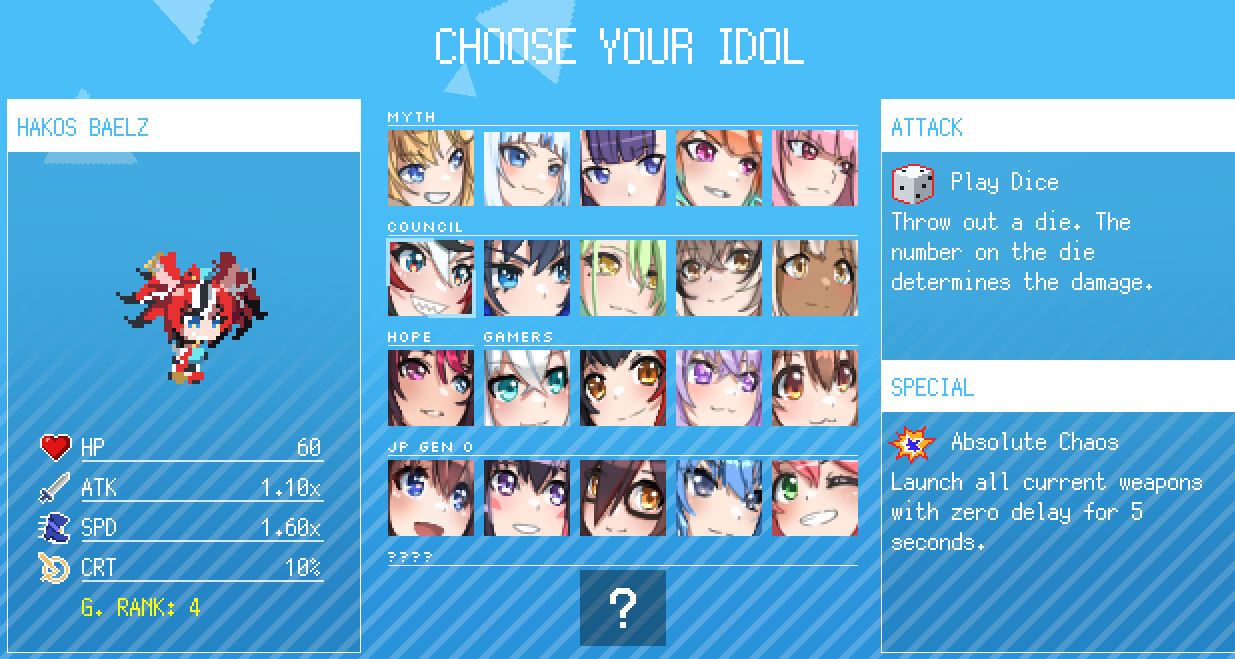The height and width of the screenshot is (659, 1235).
Task: Choose Ceres Fauna's green-haired portrait
Action: coord(623,278)
